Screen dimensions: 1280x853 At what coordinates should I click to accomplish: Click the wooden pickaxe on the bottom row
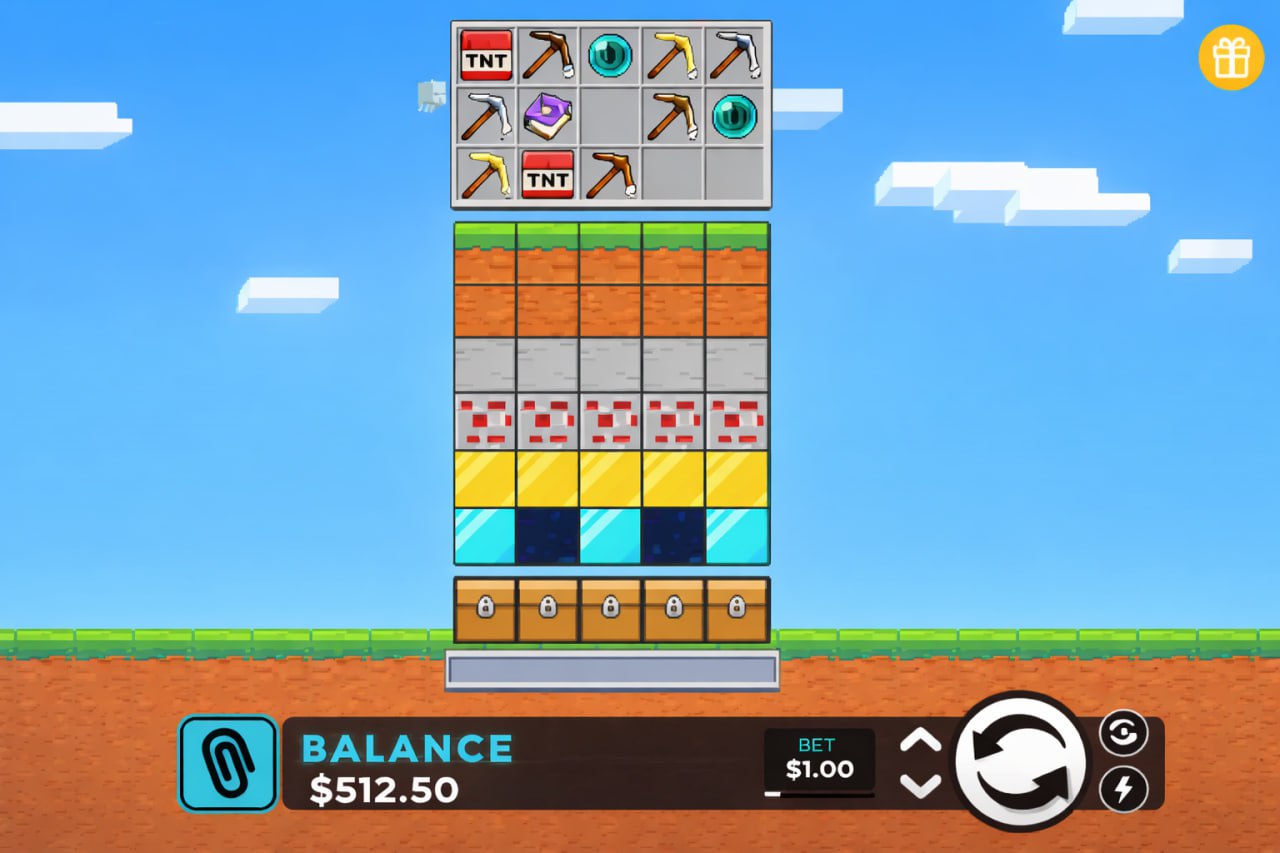tap(610, 175)
